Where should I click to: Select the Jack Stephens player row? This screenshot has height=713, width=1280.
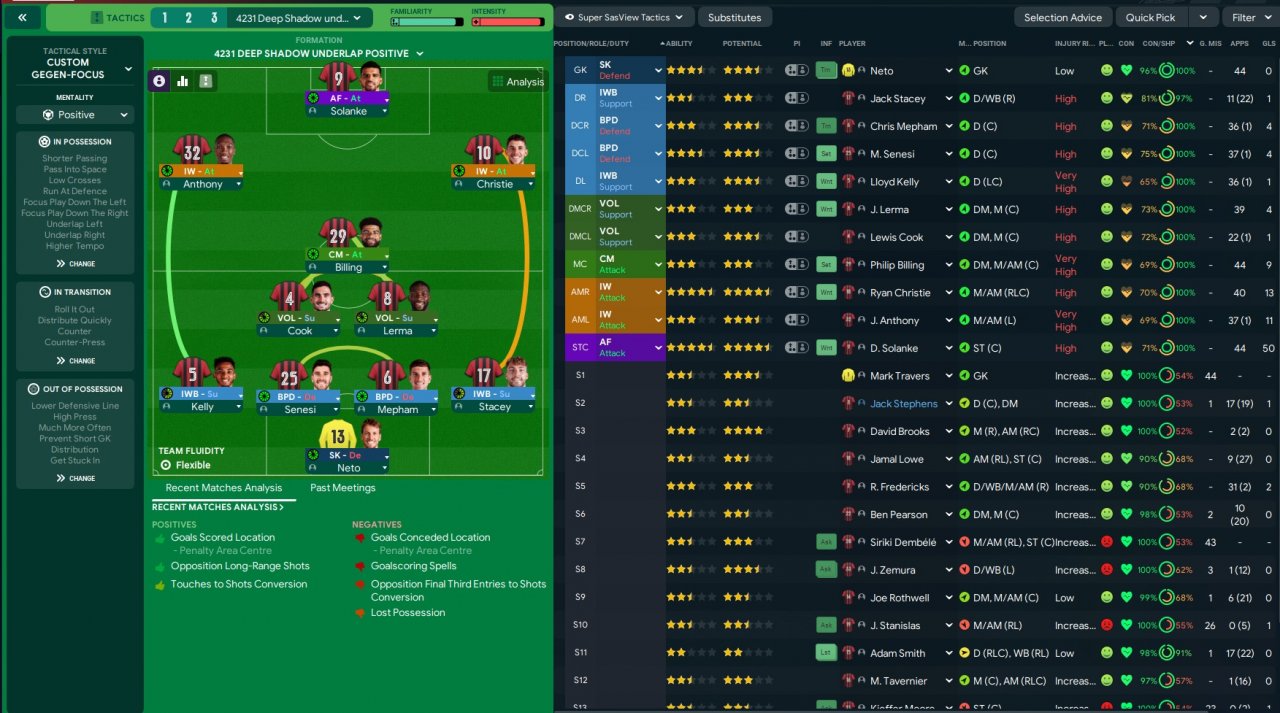[904, 404]
